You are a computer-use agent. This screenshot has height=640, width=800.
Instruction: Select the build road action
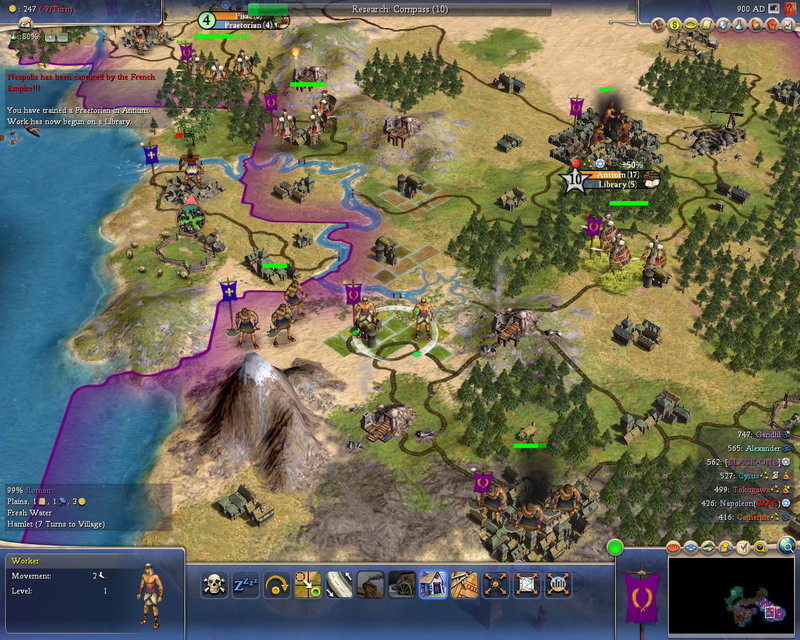pos(339,584)
